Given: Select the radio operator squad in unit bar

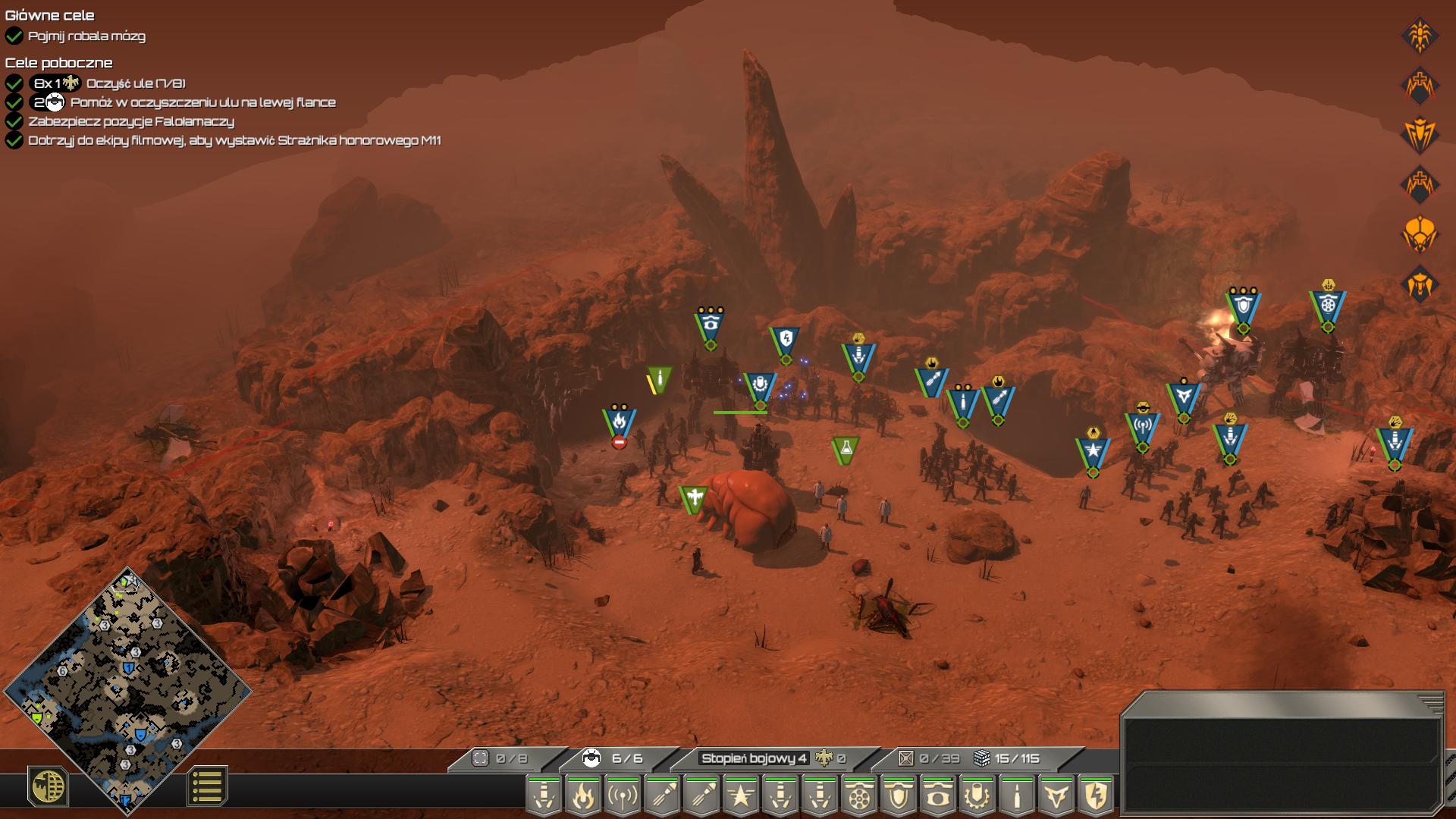Looking at the screenshot, I should pyautogui.click(x=623, y=796).
